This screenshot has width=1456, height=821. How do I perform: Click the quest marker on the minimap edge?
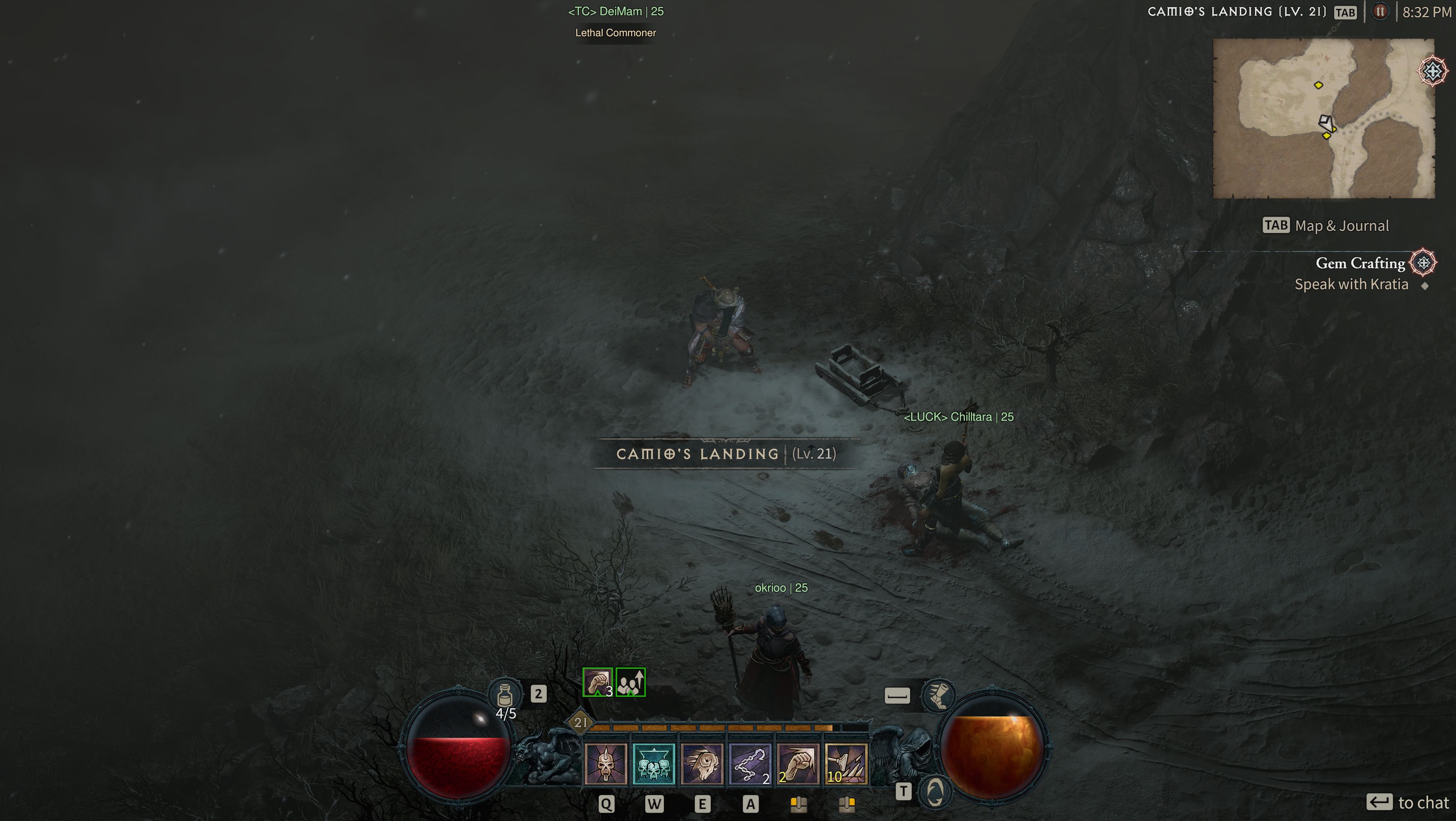1433,71
